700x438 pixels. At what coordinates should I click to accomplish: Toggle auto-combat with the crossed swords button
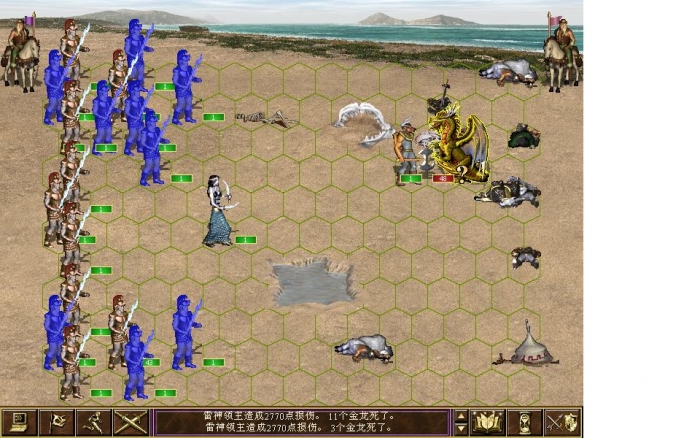130,422
